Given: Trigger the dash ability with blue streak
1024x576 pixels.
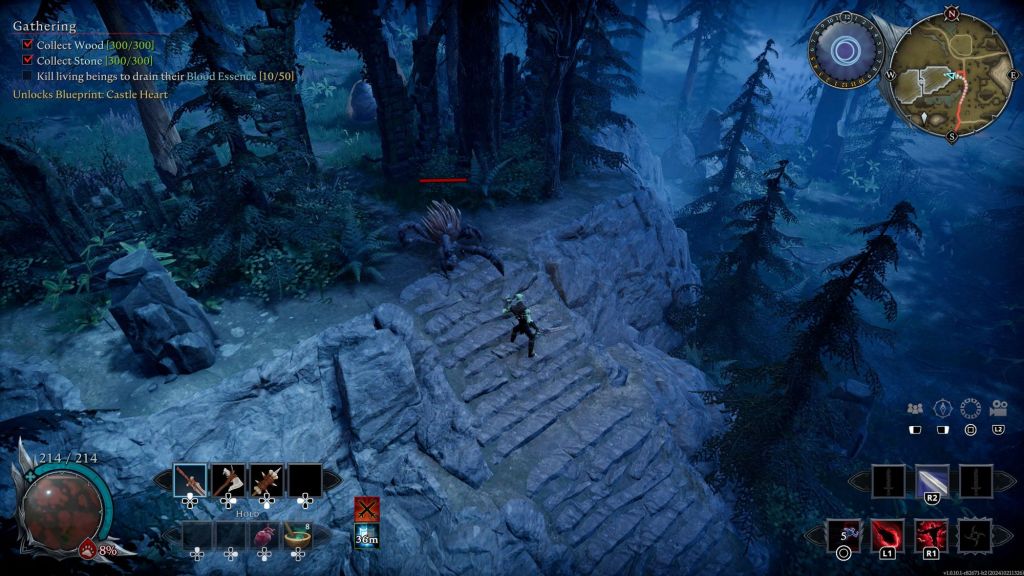Looking at the screenshot, I should pyautogui.click(x=844, y=535).
